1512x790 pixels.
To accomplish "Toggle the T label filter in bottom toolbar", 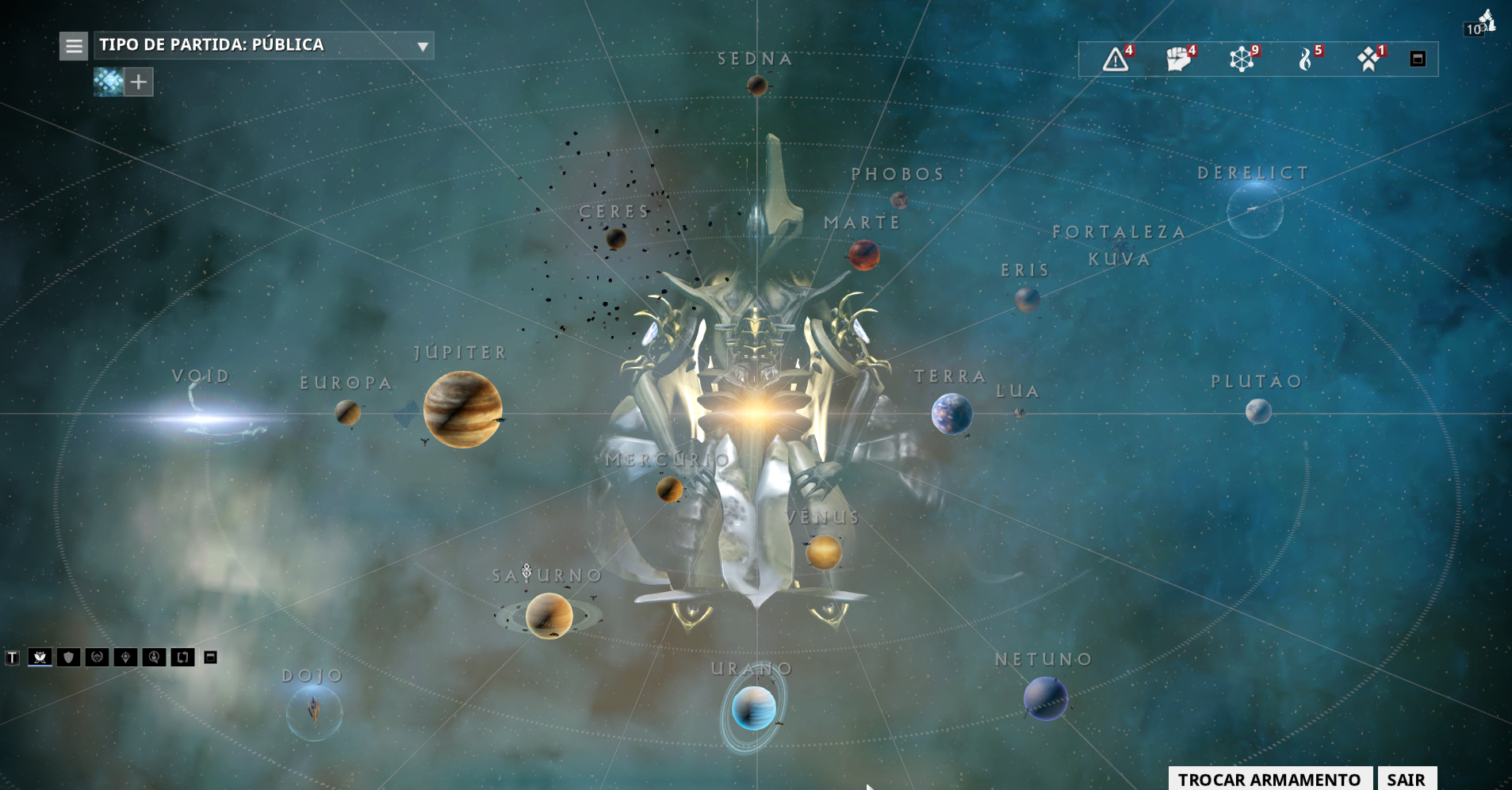I will coord(12,657).
